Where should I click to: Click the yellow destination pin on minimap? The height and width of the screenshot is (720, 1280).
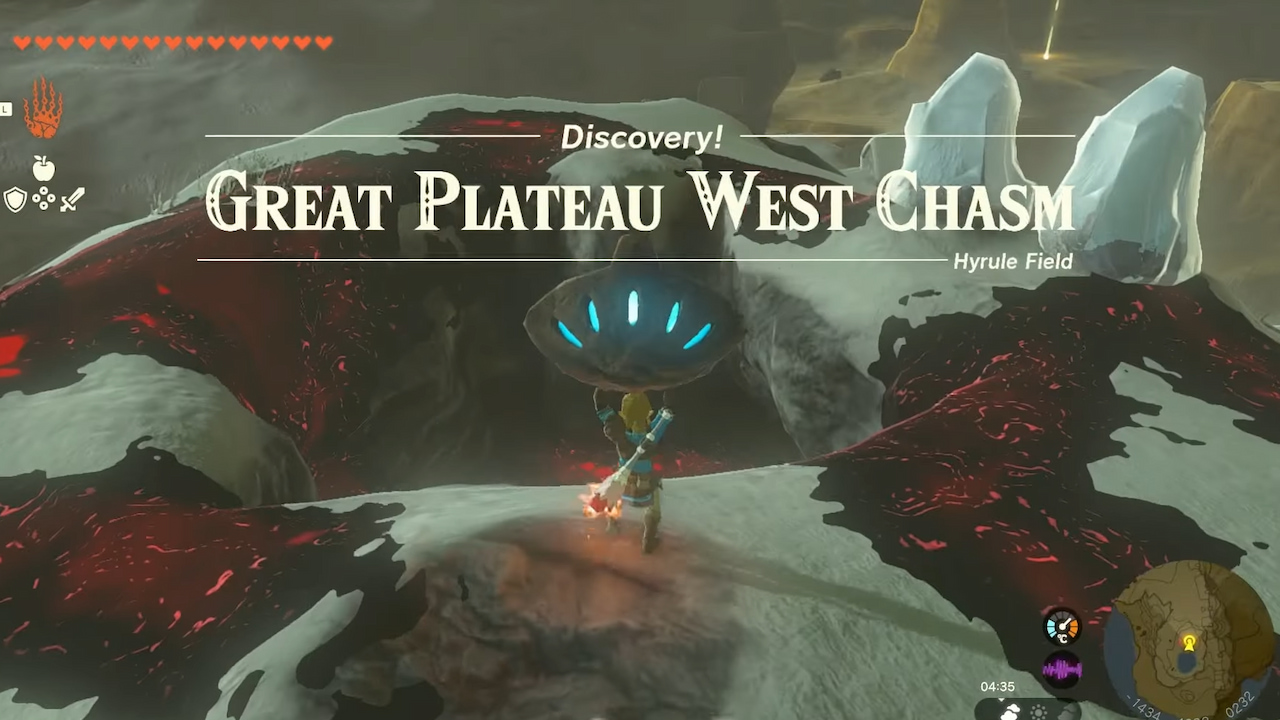[x=1189, y=643]
